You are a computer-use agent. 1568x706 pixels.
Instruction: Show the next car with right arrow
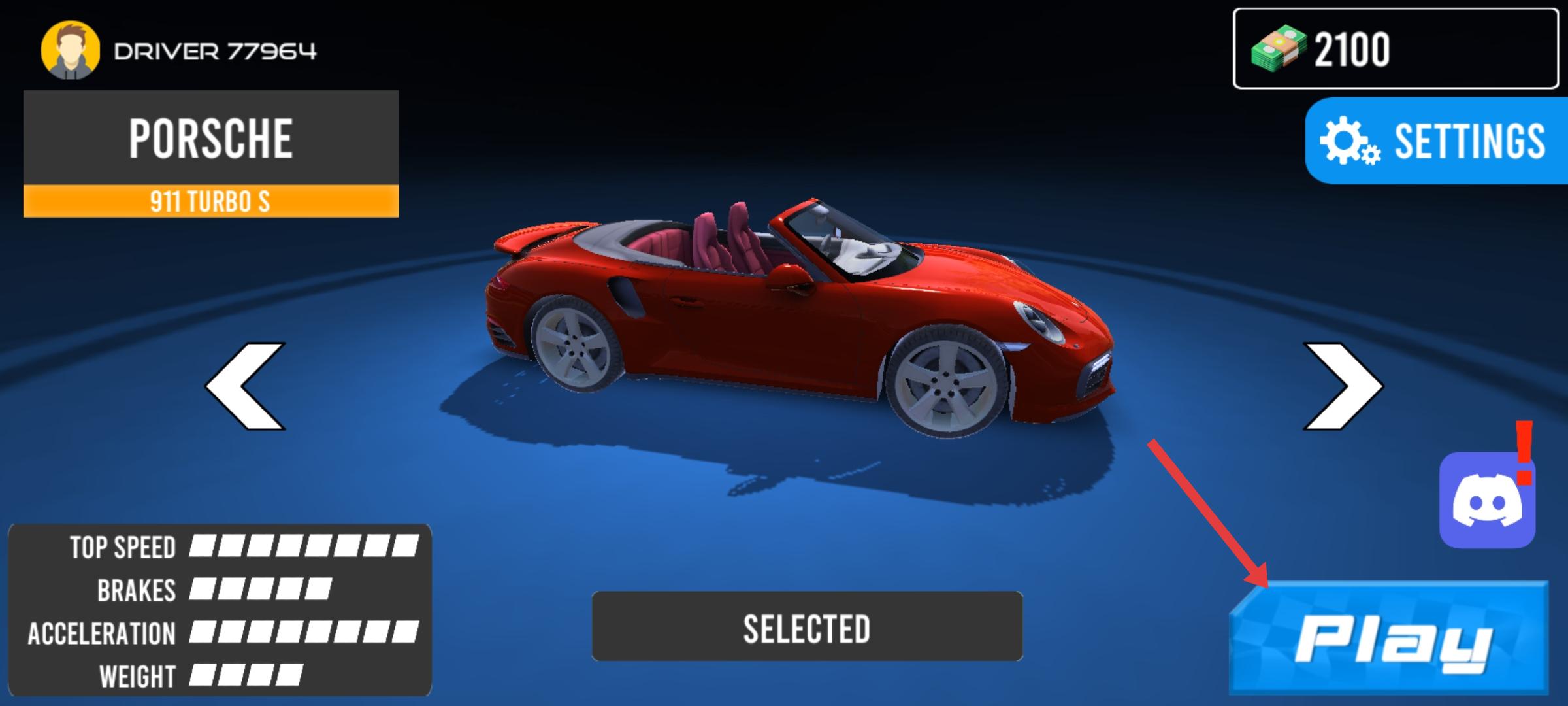pyautogui.click(x=1343, y=386)
